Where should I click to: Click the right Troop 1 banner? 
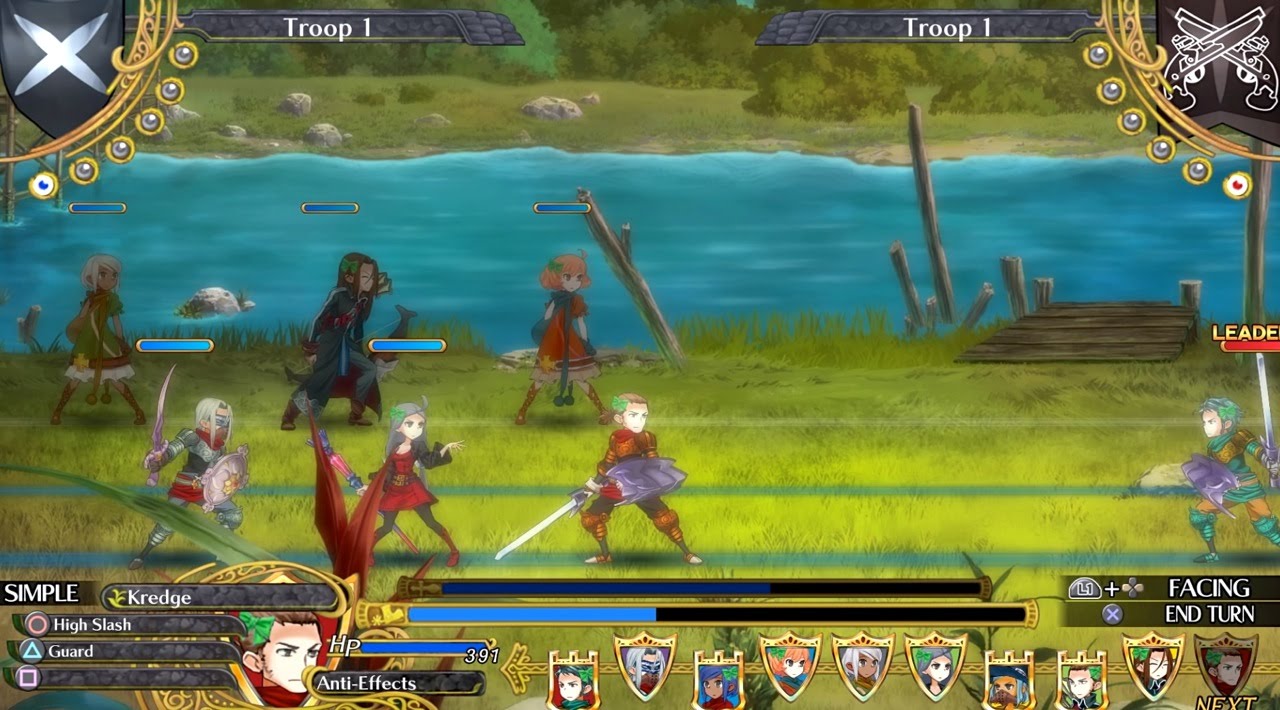[x=948, y=28]
